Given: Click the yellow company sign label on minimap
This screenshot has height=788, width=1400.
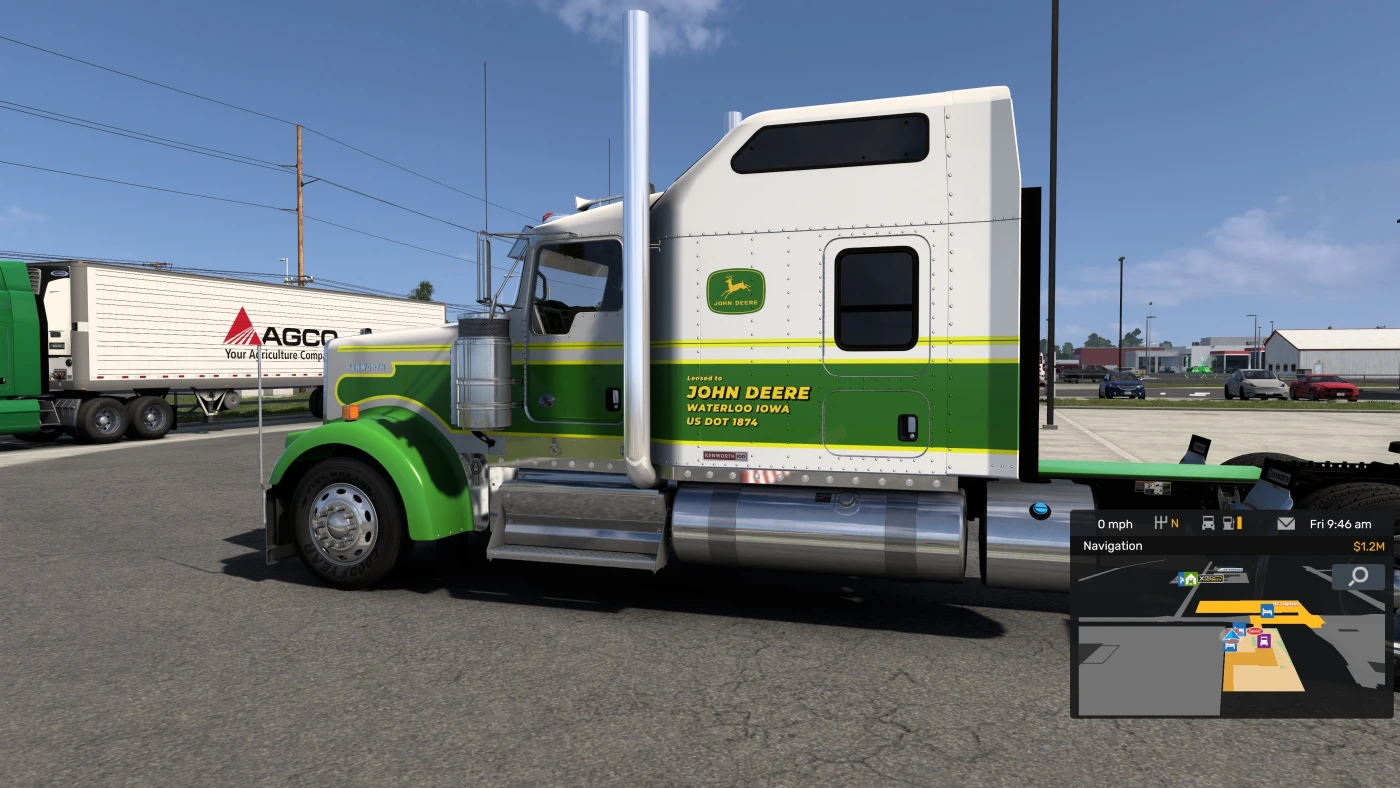Looking at the screenshot, I should pos(1211,577).
